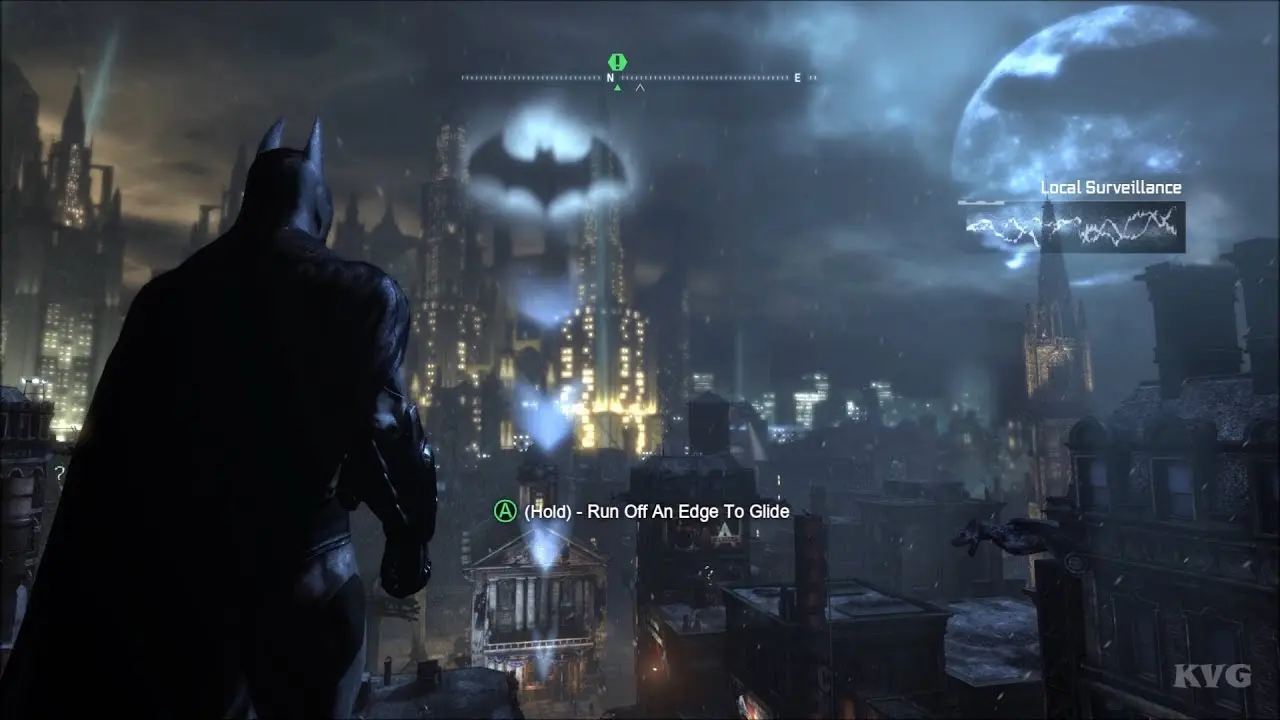This screenshot has height=720, width=1280.
Task: Select the Local Surveillance header label
Action: tap(1111, 187)
